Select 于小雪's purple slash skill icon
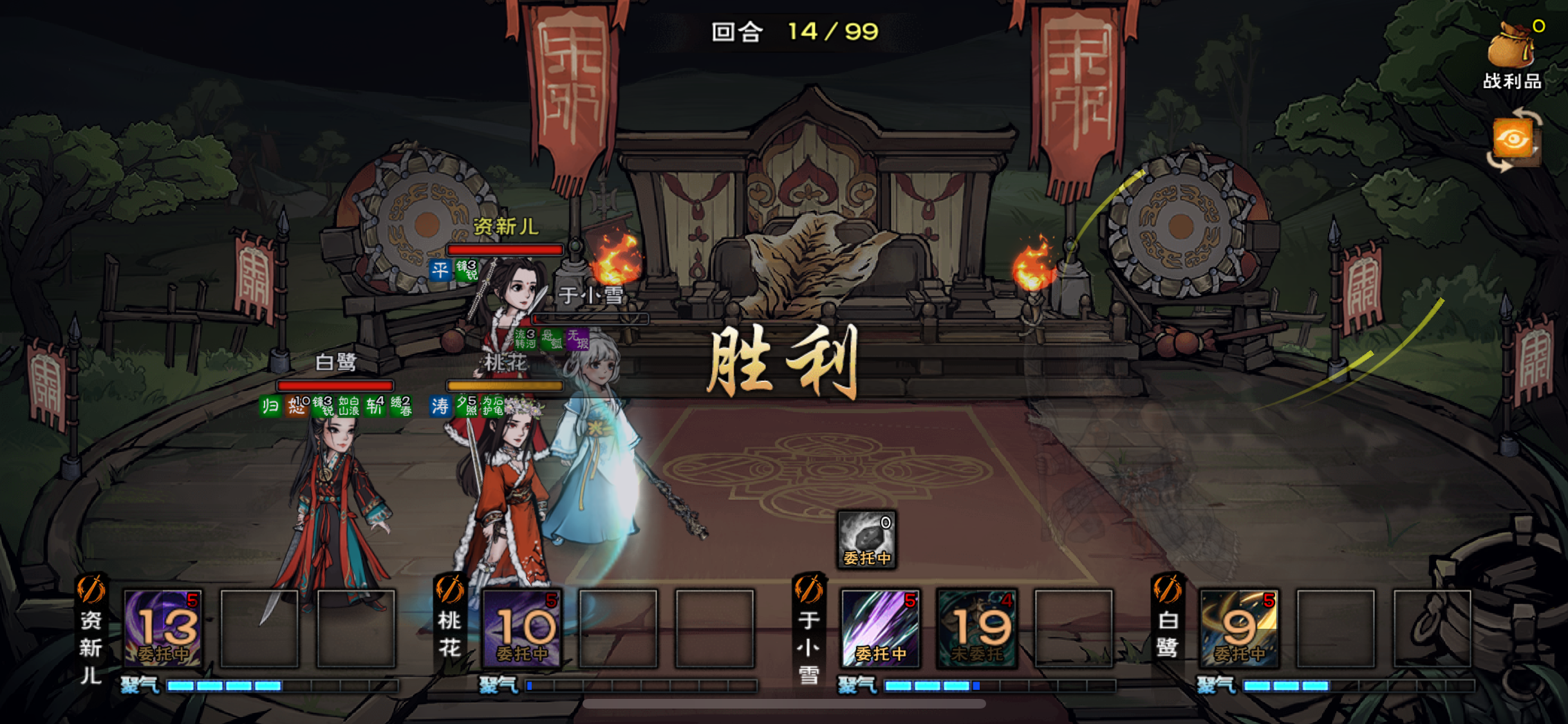 (882, 627)
